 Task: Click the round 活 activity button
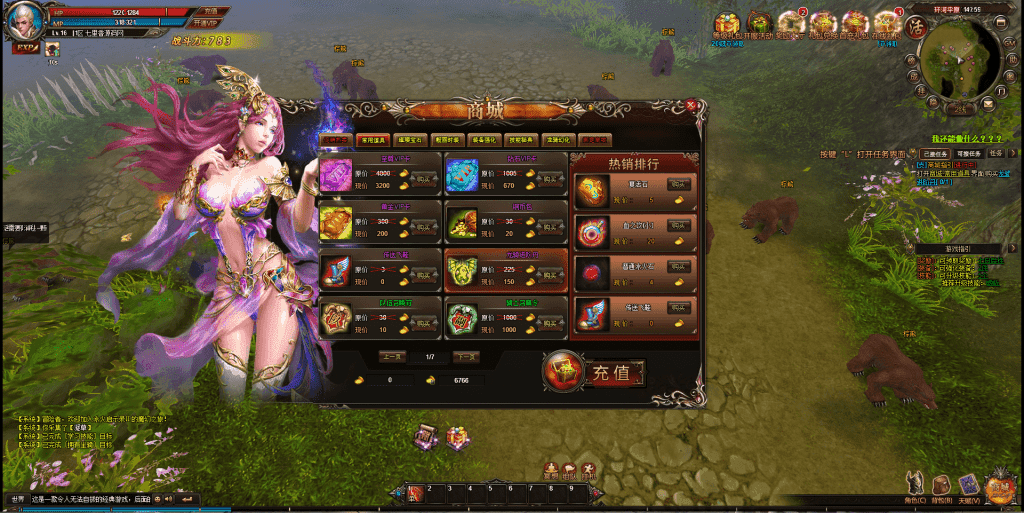(x=913, y=25)
